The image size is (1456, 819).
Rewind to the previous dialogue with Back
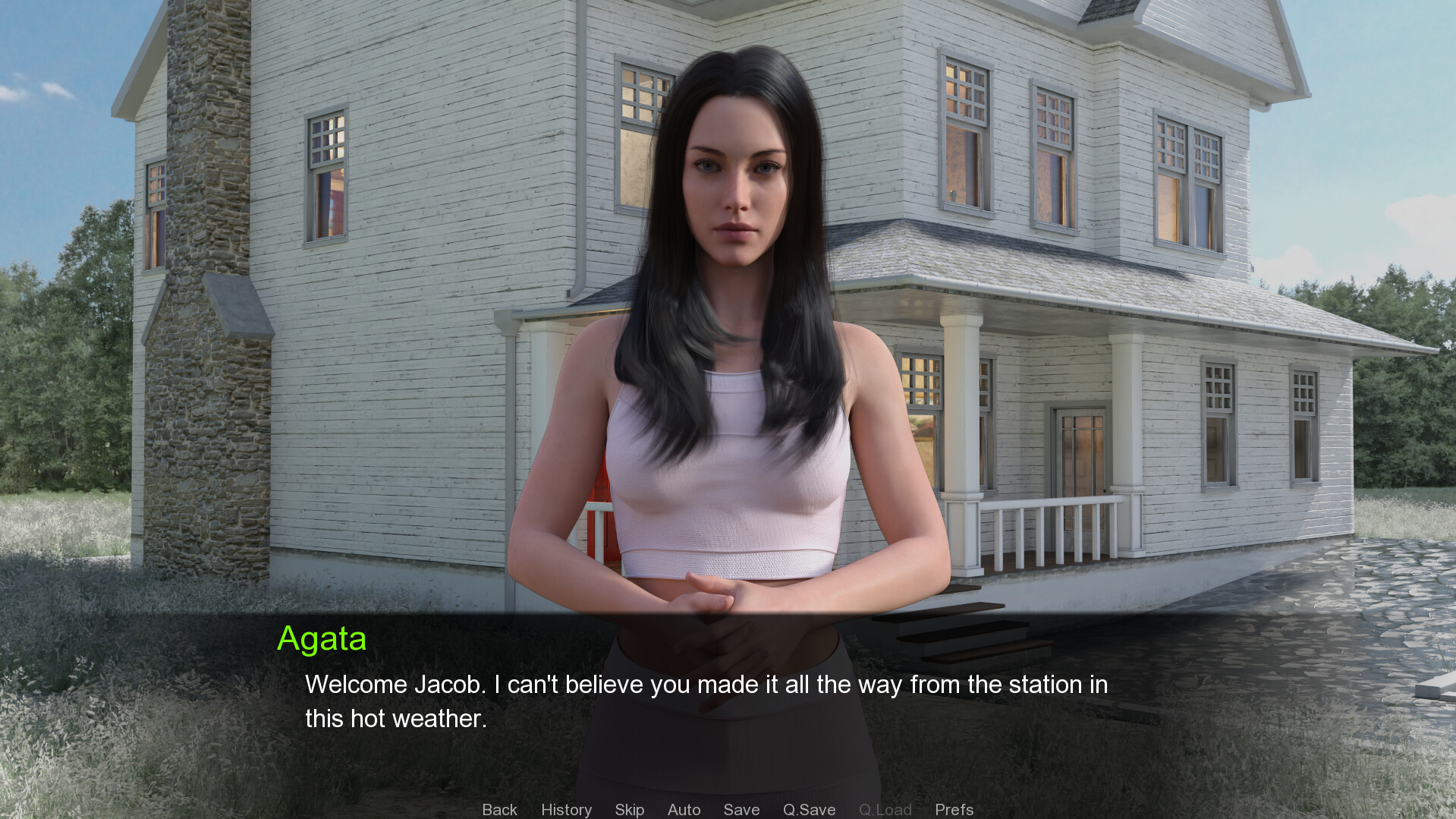(x=498, y=809)
